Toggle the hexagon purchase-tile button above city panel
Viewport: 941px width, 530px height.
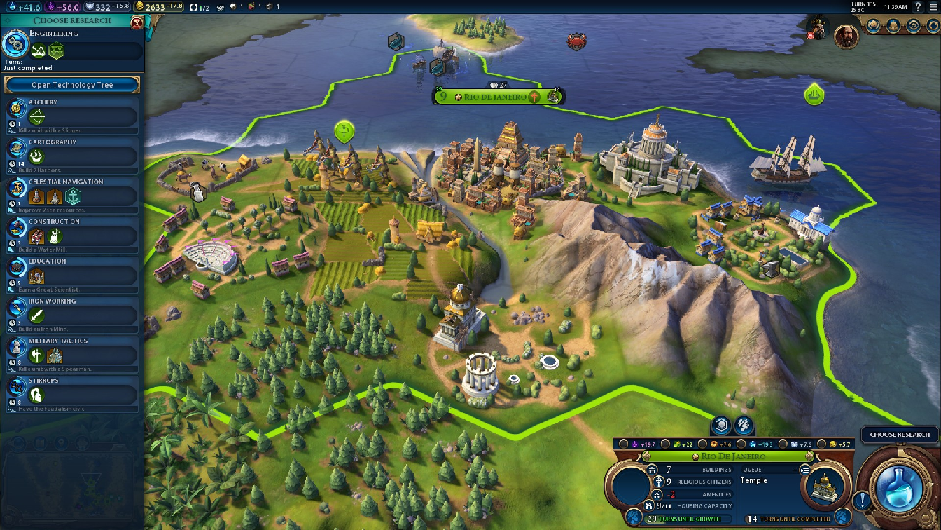[722, 425]
